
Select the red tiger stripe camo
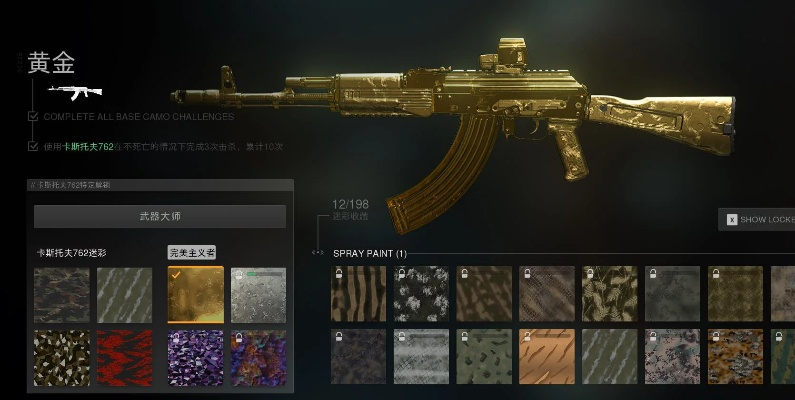[124, 357]
